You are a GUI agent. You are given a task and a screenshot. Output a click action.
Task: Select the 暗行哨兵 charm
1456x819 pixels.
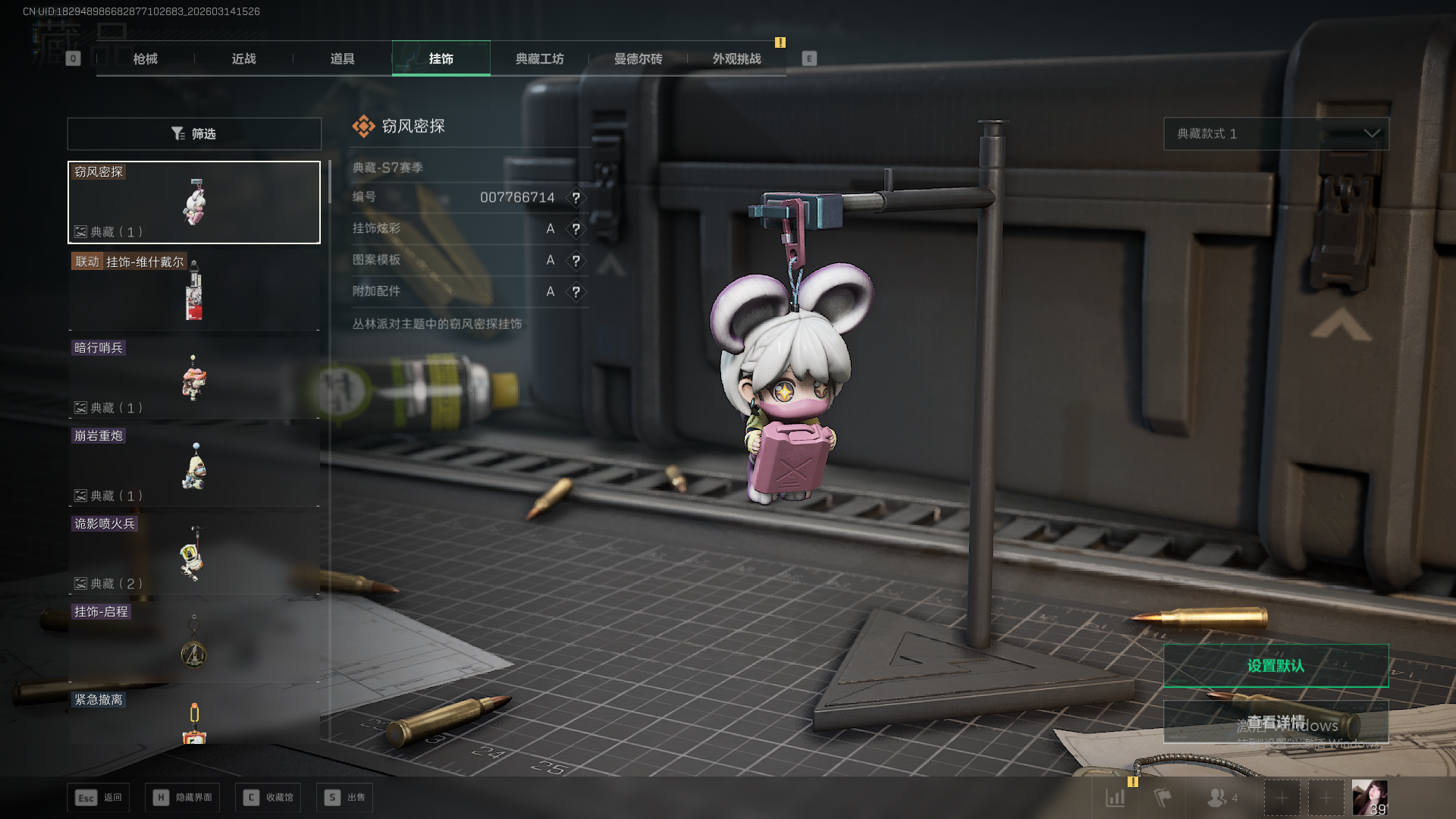pyautogui.click(x=194, y=378)
